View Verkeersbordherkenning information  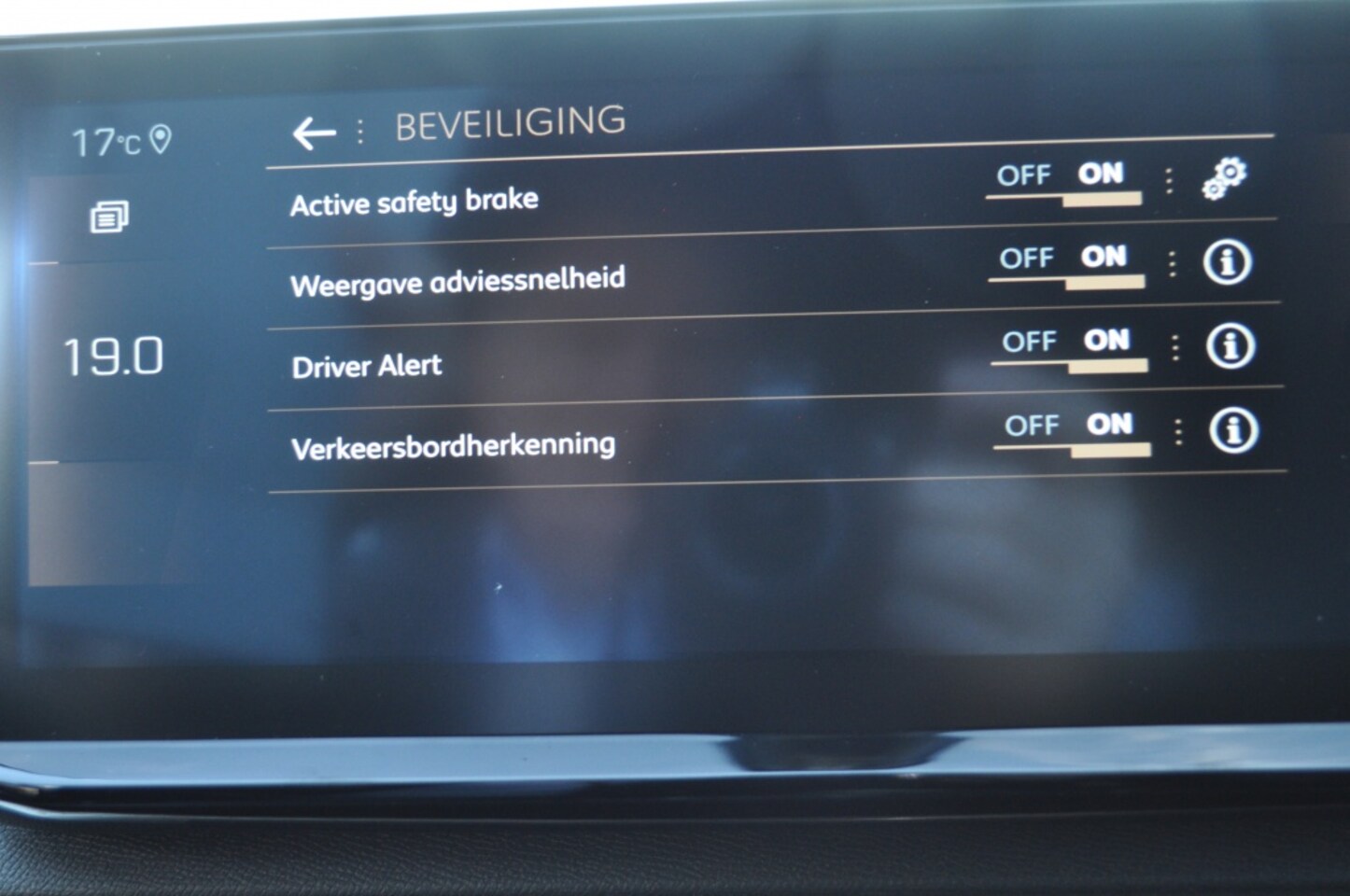point(1233,430)
